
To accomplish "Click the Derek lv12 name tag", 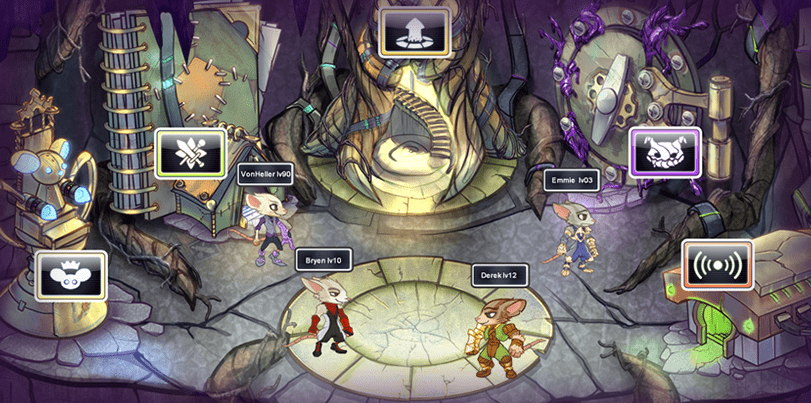I will click(499, 275).
